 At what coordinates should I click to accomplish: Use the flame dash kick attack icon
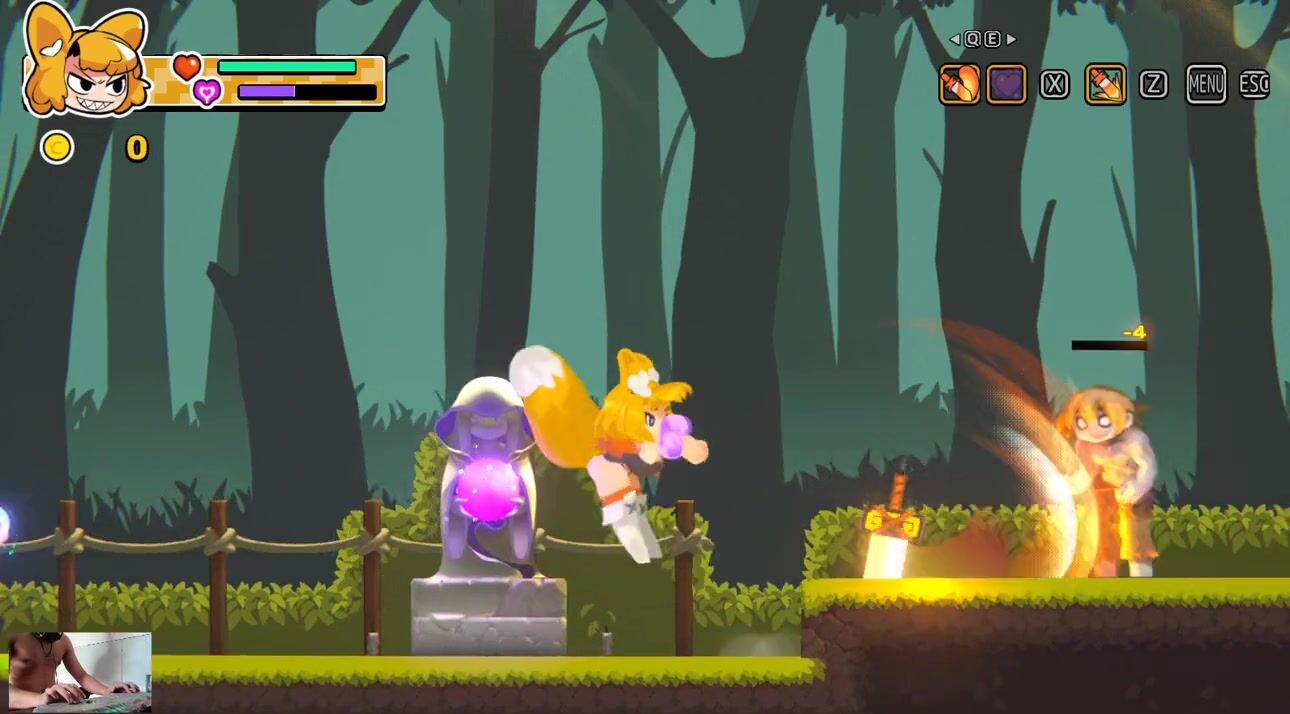(x=1105, y=85)
